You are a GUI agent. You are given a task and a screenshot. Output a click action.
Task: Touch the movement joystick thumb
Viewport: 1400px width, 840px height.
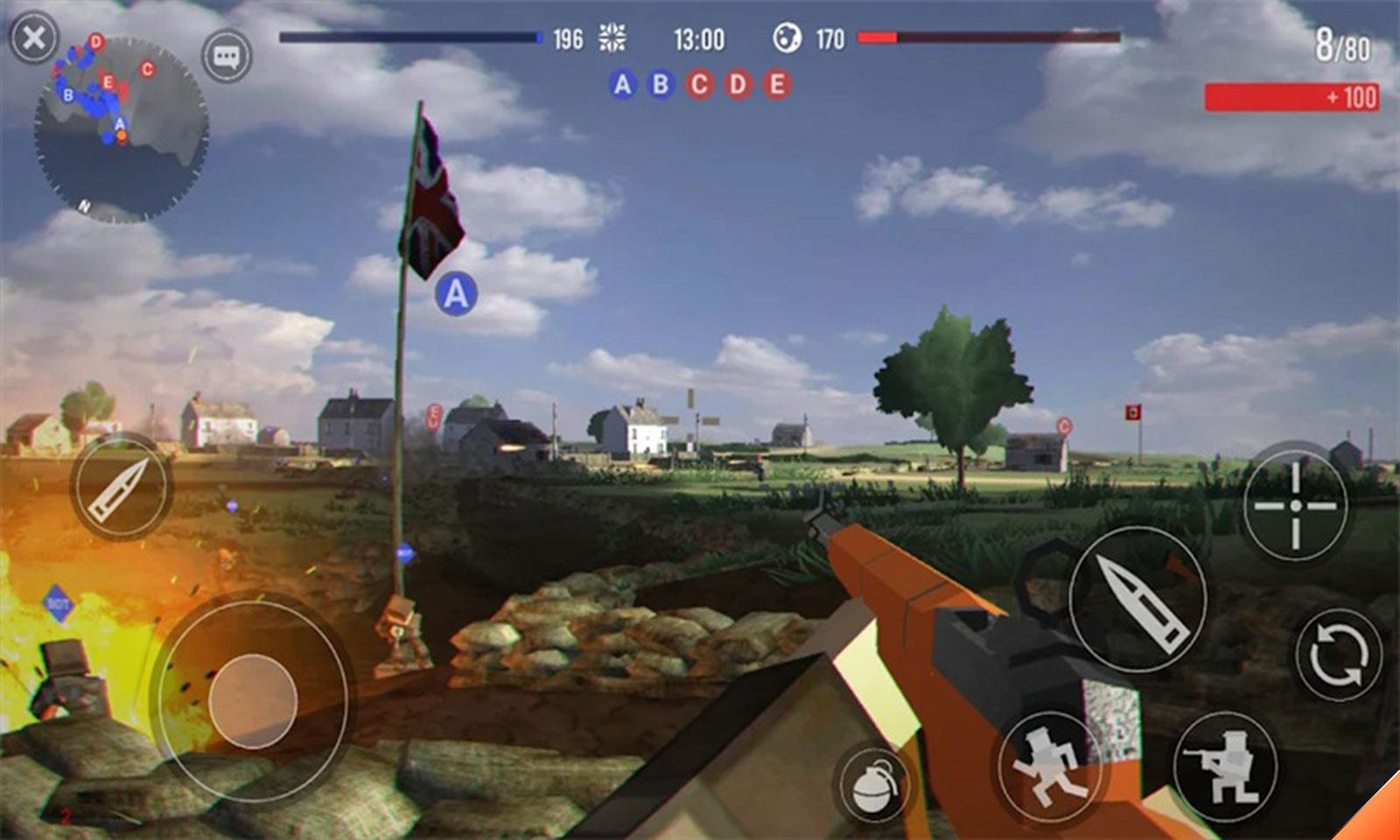pyautogui.click(x=253, y=699)
